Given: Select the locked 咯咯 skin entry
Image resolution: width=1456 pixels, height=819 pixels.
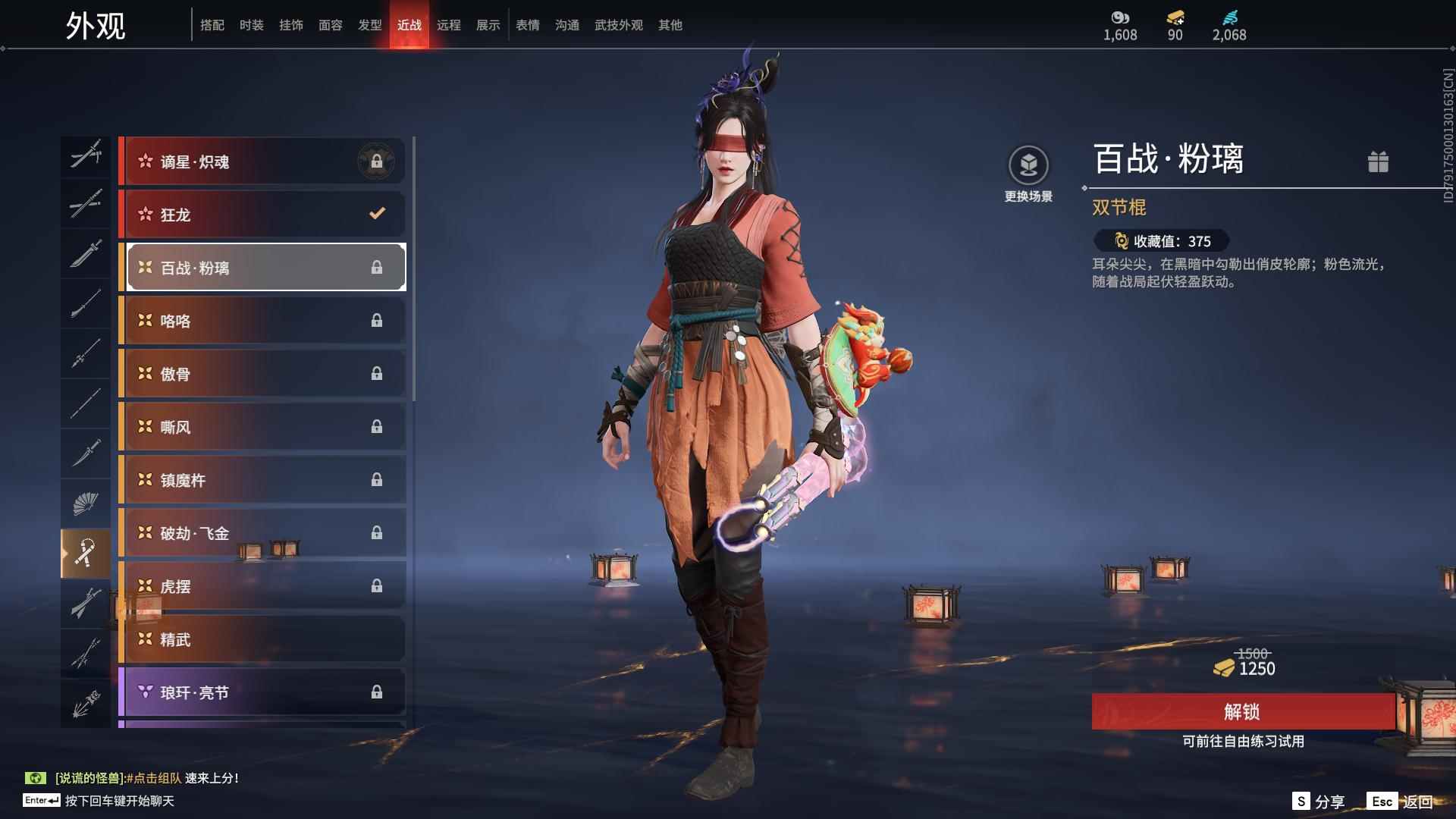Looking at the screenshot, I should point(262,321).
